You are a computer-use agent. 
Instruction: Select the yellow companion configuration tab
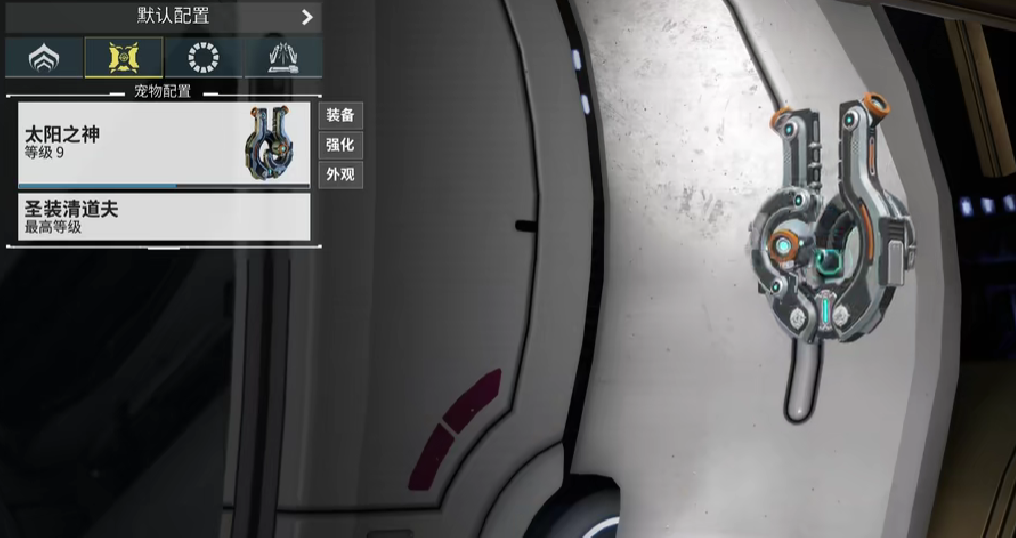pyautogui.click(x=123, y=58)
